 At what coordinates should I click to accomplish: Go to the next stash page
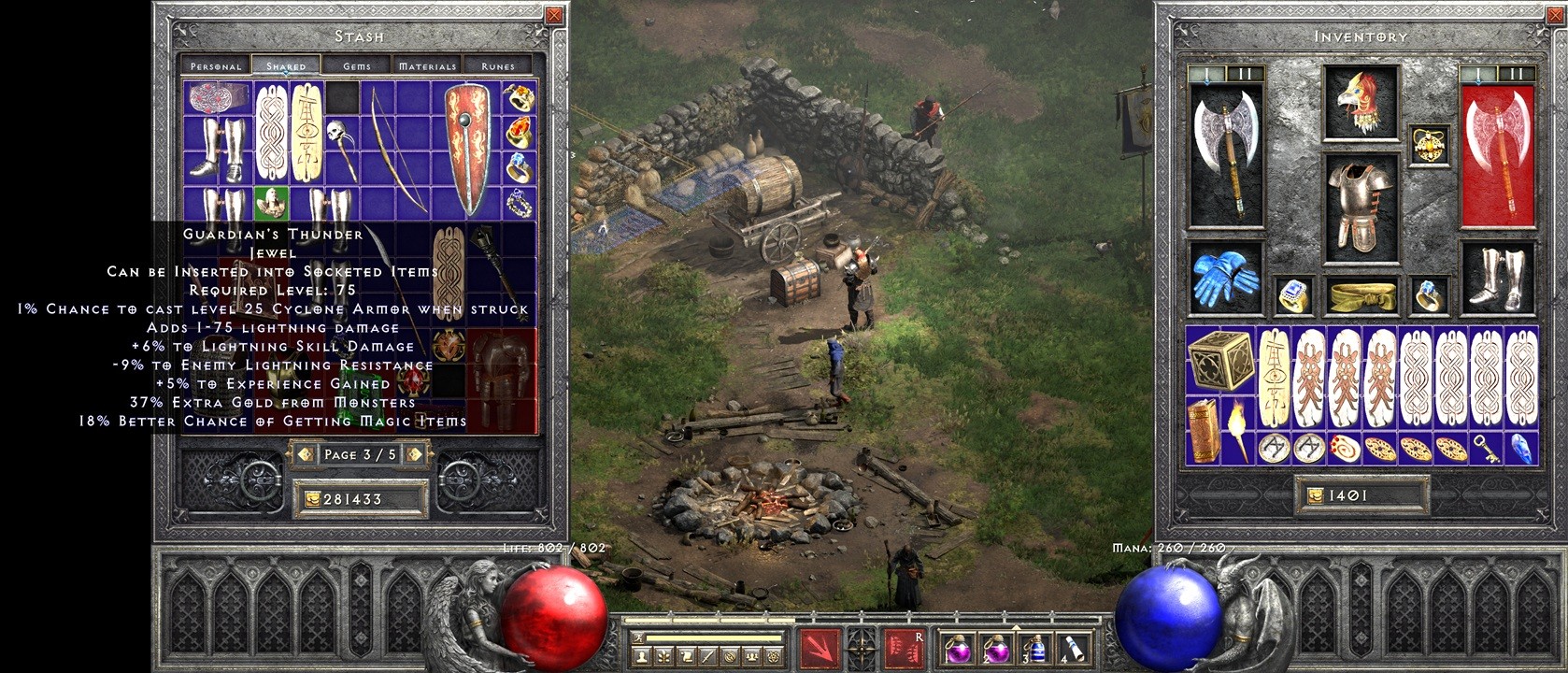[x=415, y=454]
